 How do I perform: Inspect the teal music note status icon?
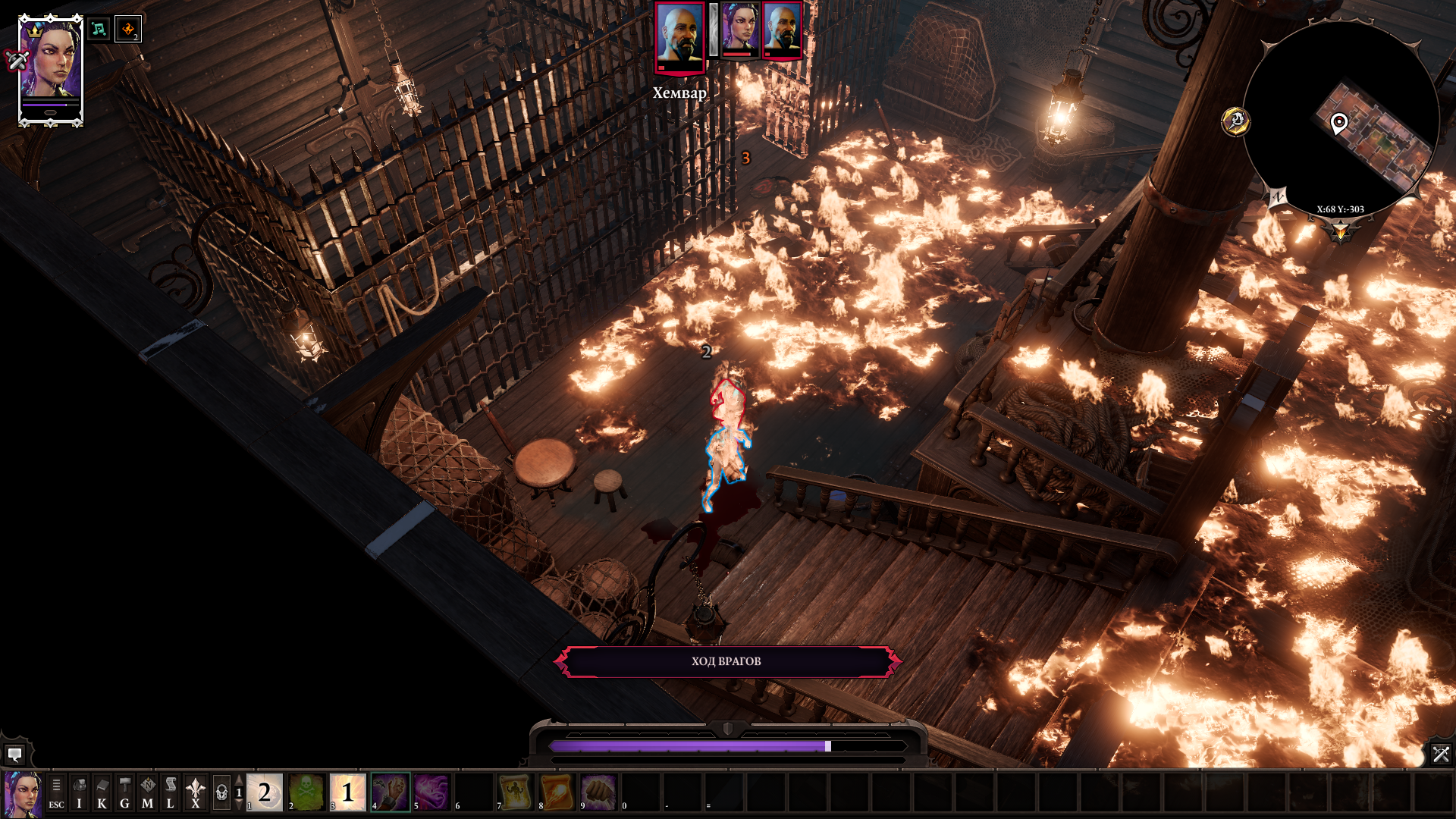click(99, 30)
